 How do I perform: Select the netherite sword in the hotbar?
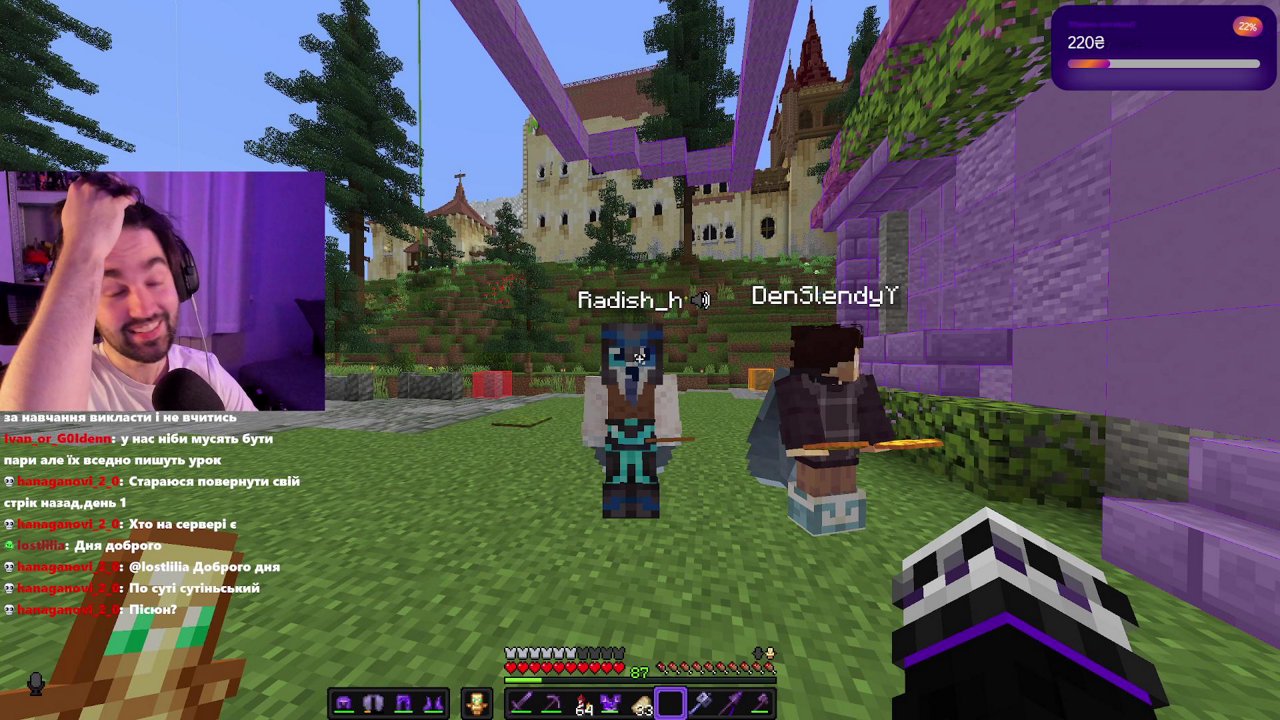coord(522,702)
